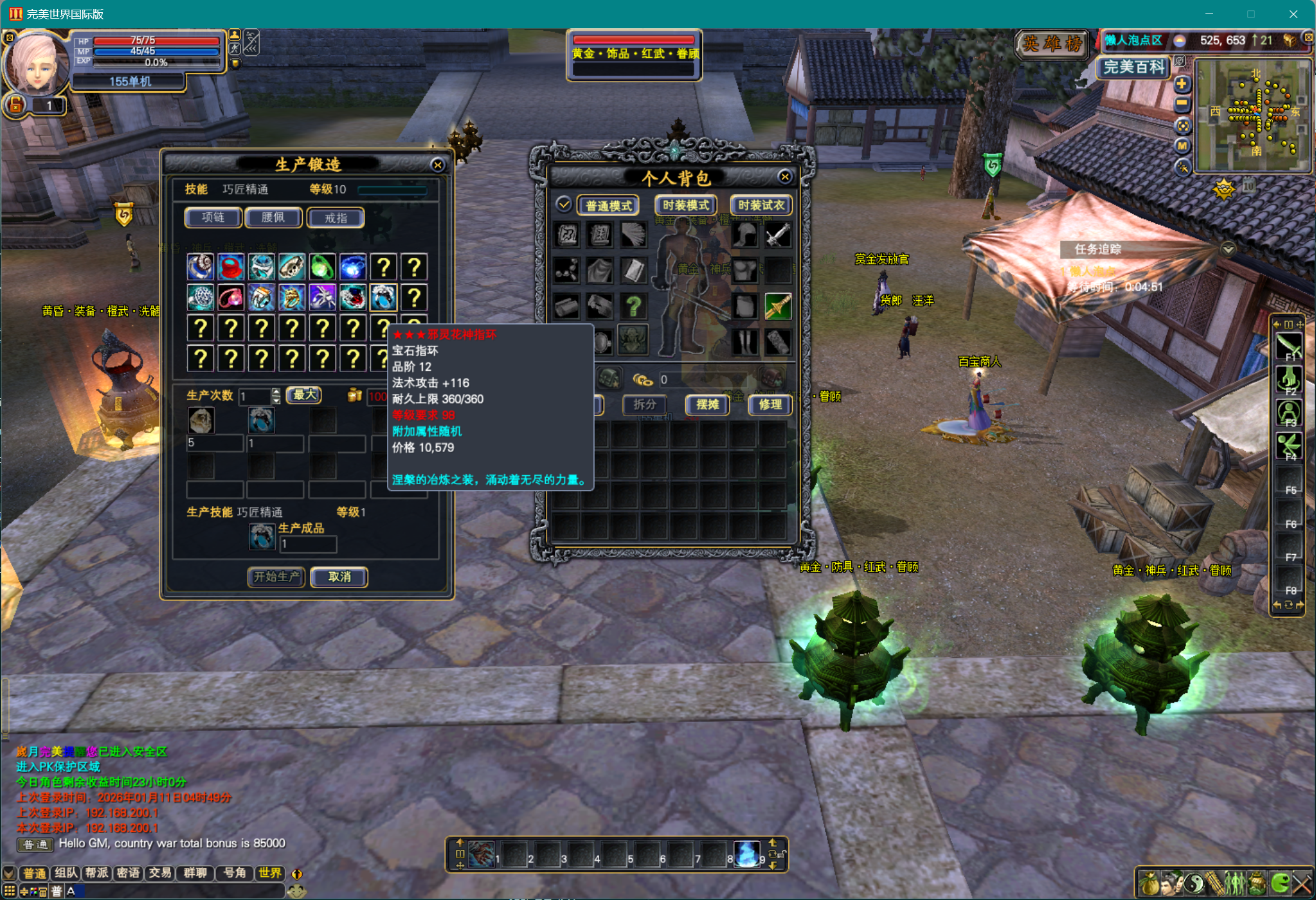Zoom in the minimap with plus button
This screenshot has width=1316, height=900.
pyautogui.click(x=1182, y=84)
